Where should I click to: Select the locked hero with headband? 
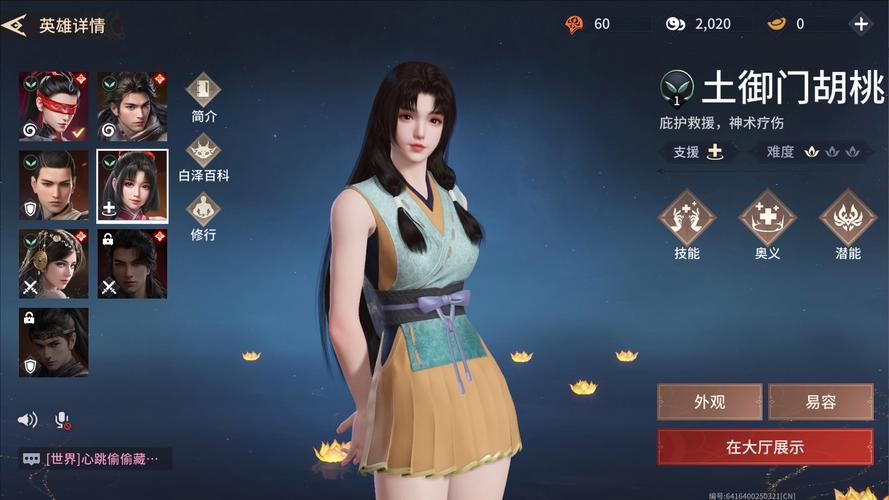click(53, 342)
